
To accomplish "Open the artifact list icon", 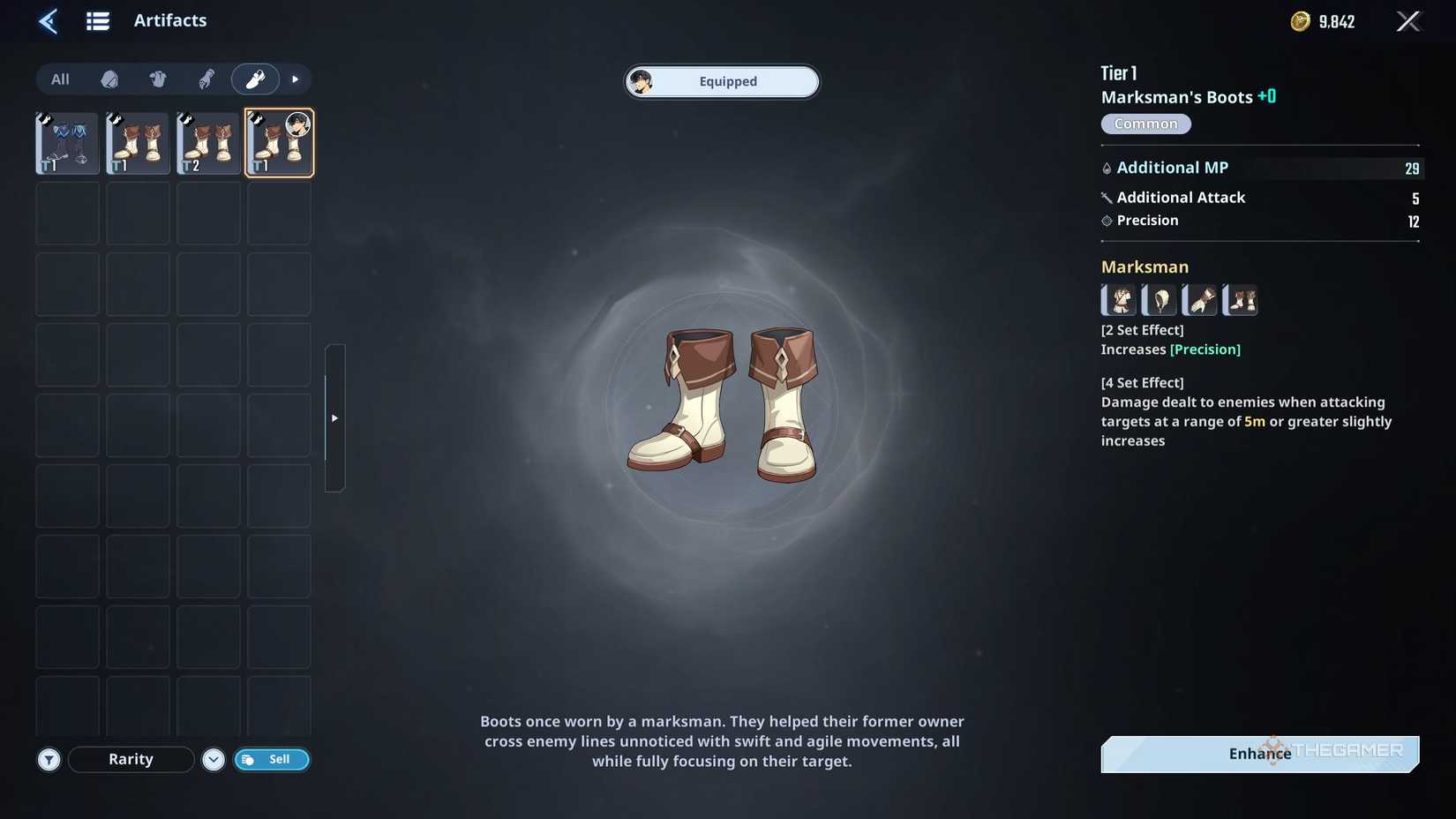I will (97, 20).
